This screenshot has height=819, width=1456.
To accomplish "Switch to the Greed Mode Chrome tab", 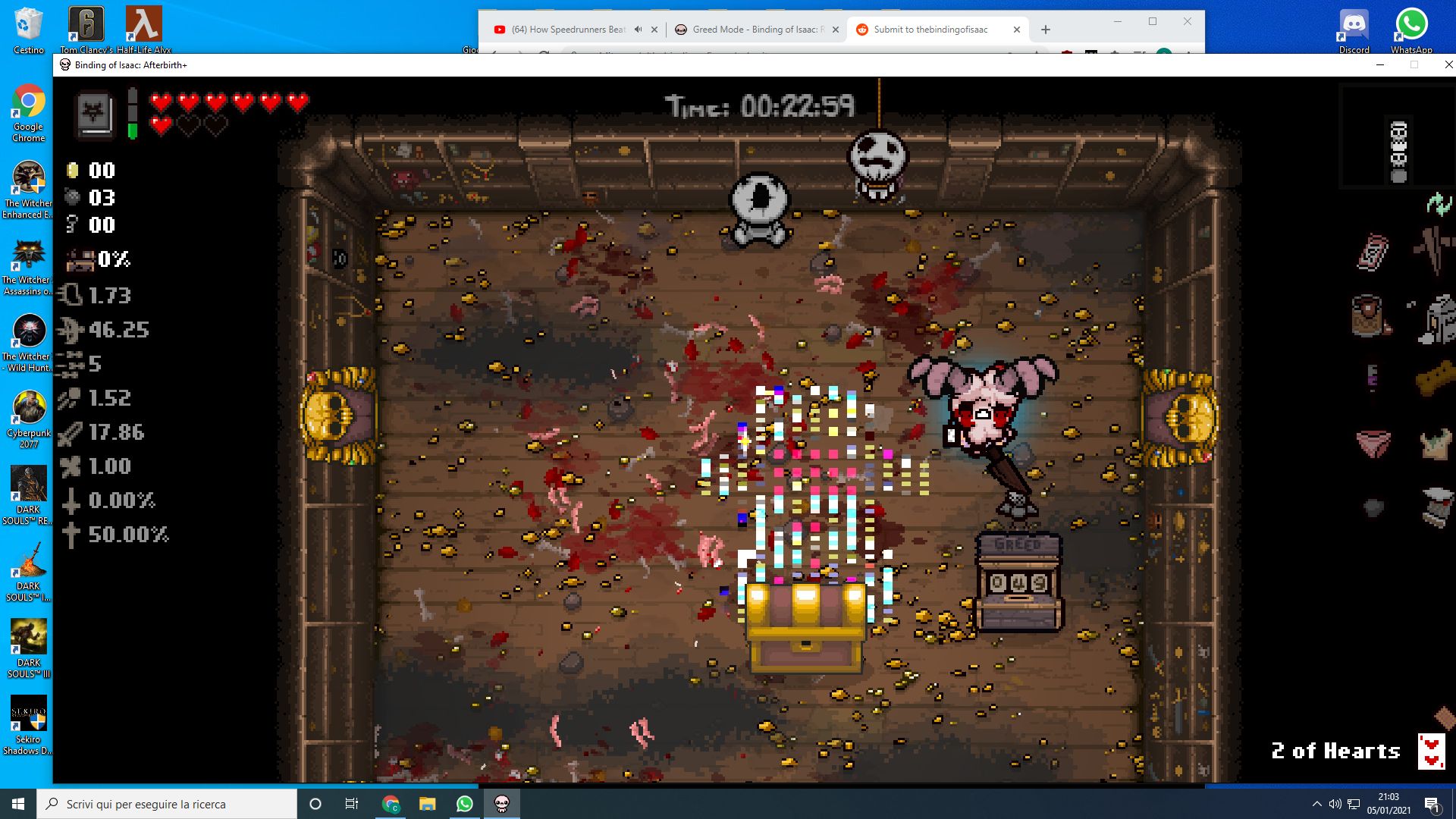I will [x=758, y=30].
